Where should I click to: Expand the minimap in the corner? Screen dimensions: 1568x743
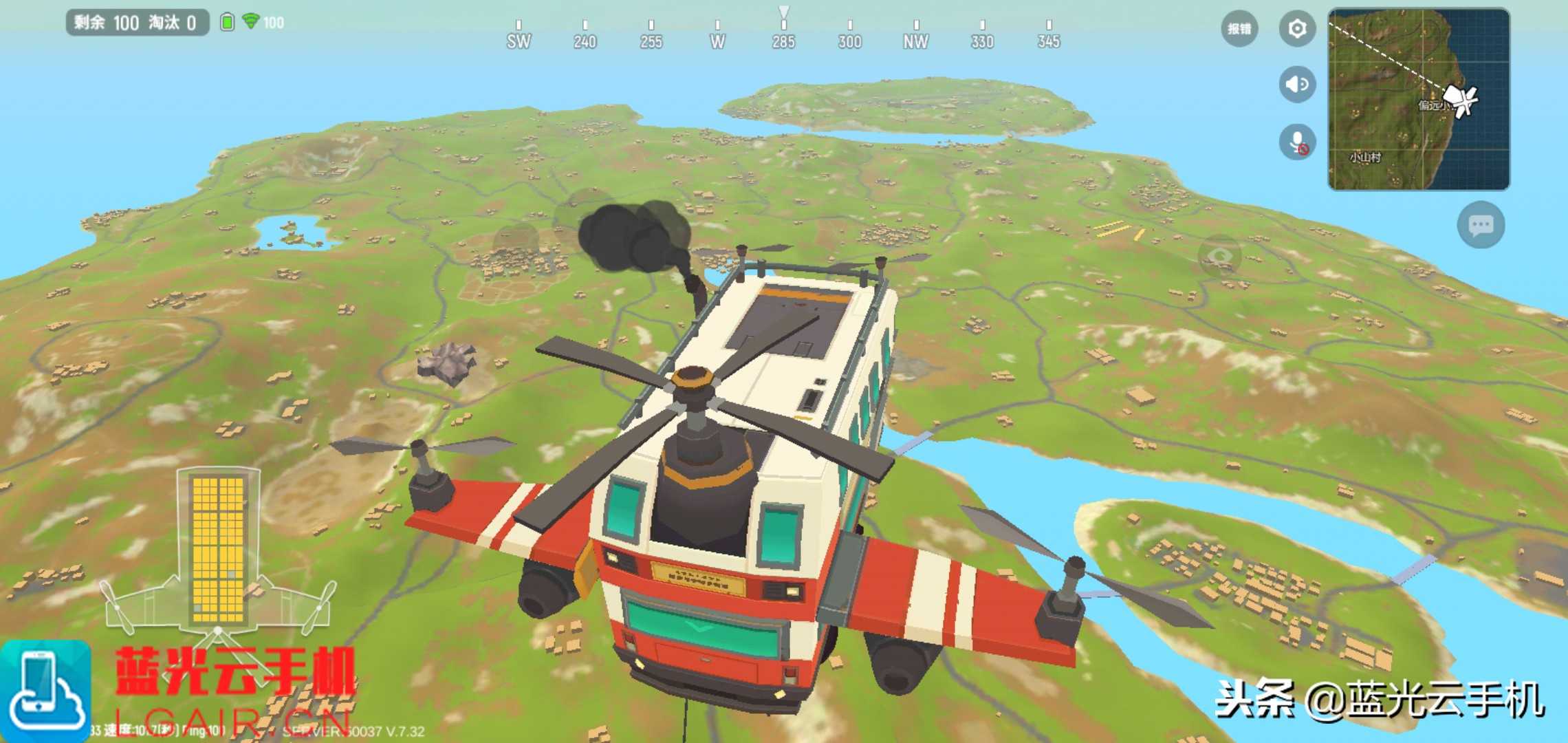(x=1418, y=99)
